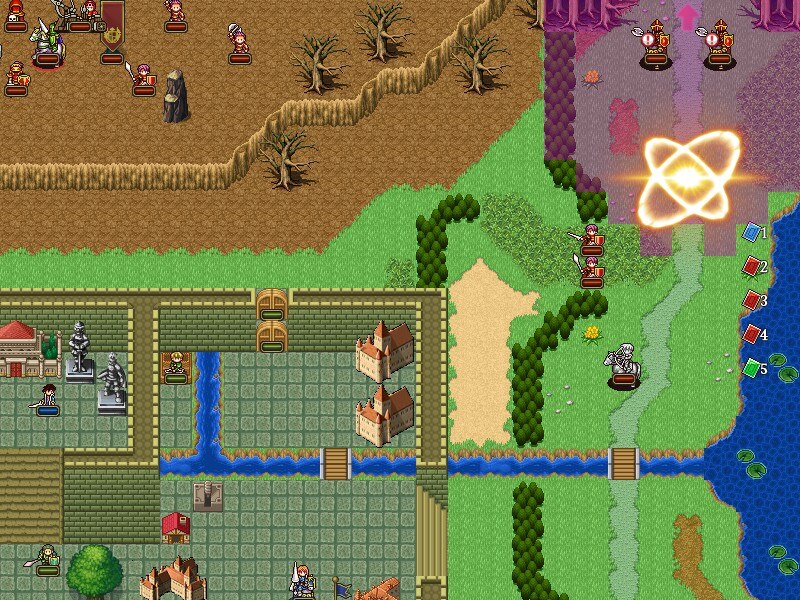Click the red gem numbered 3

click(751, 301)
